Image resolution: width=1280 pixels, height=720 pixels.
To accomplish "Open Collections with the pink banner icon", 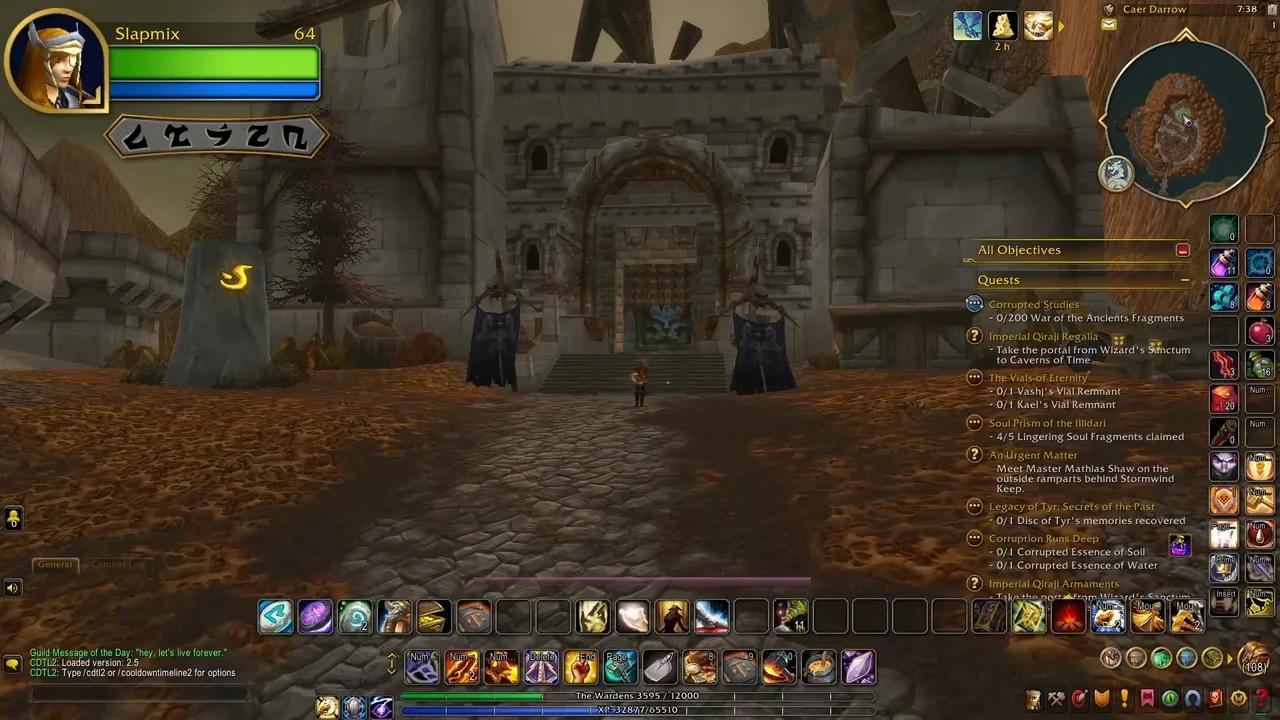I will 1147,698.
